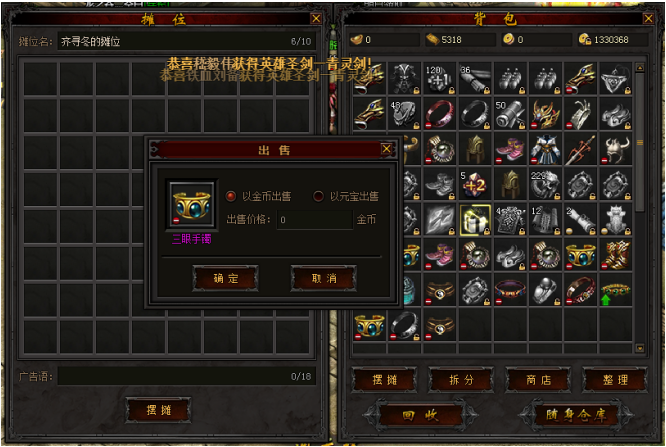Start the stall with the bottom 摆摊 button
The height and width of the screenshot is (447, 666).
(158, 410)
